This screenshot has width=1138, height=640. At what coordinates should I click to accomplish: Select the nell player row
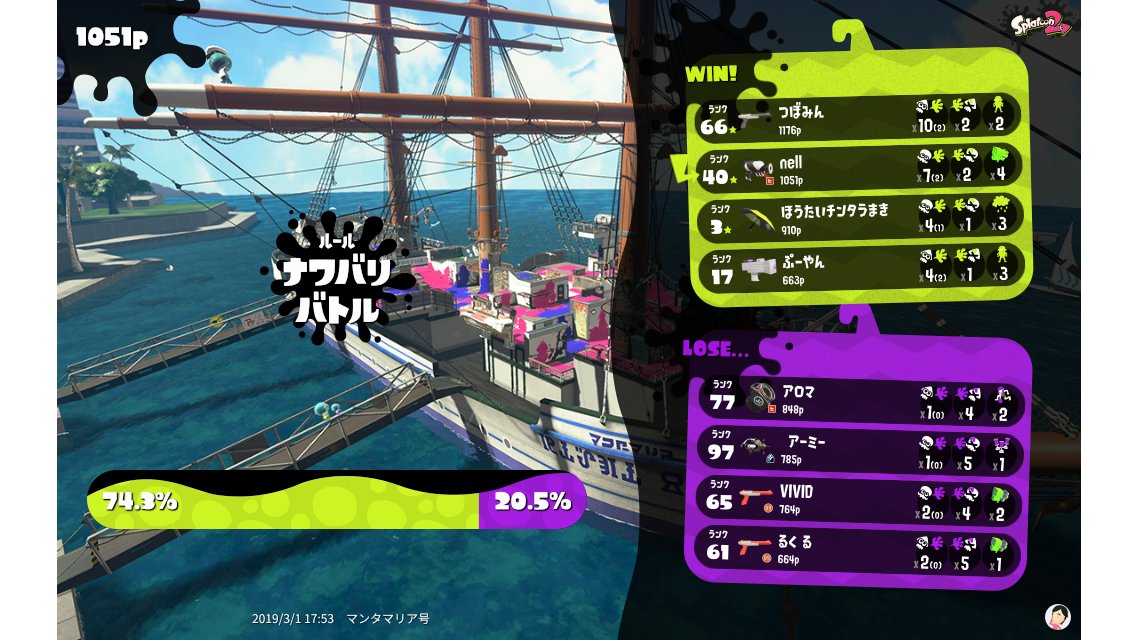point(858,167)
